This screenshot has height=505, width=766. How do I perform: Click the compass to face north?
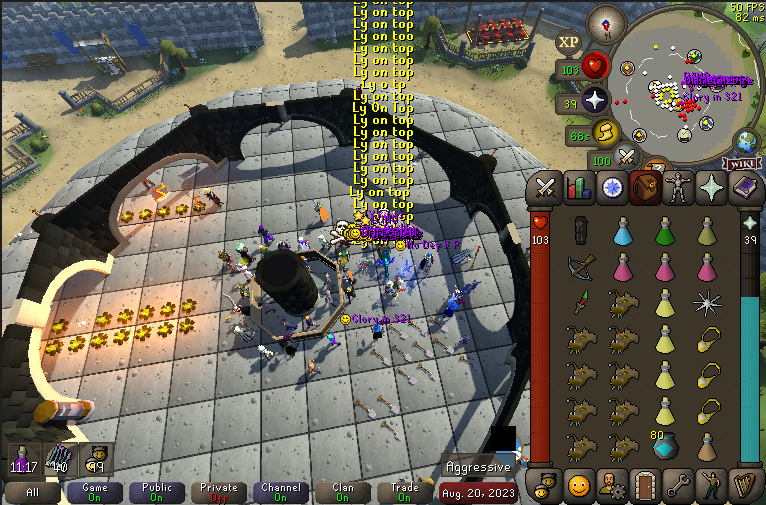pos(603,20)
